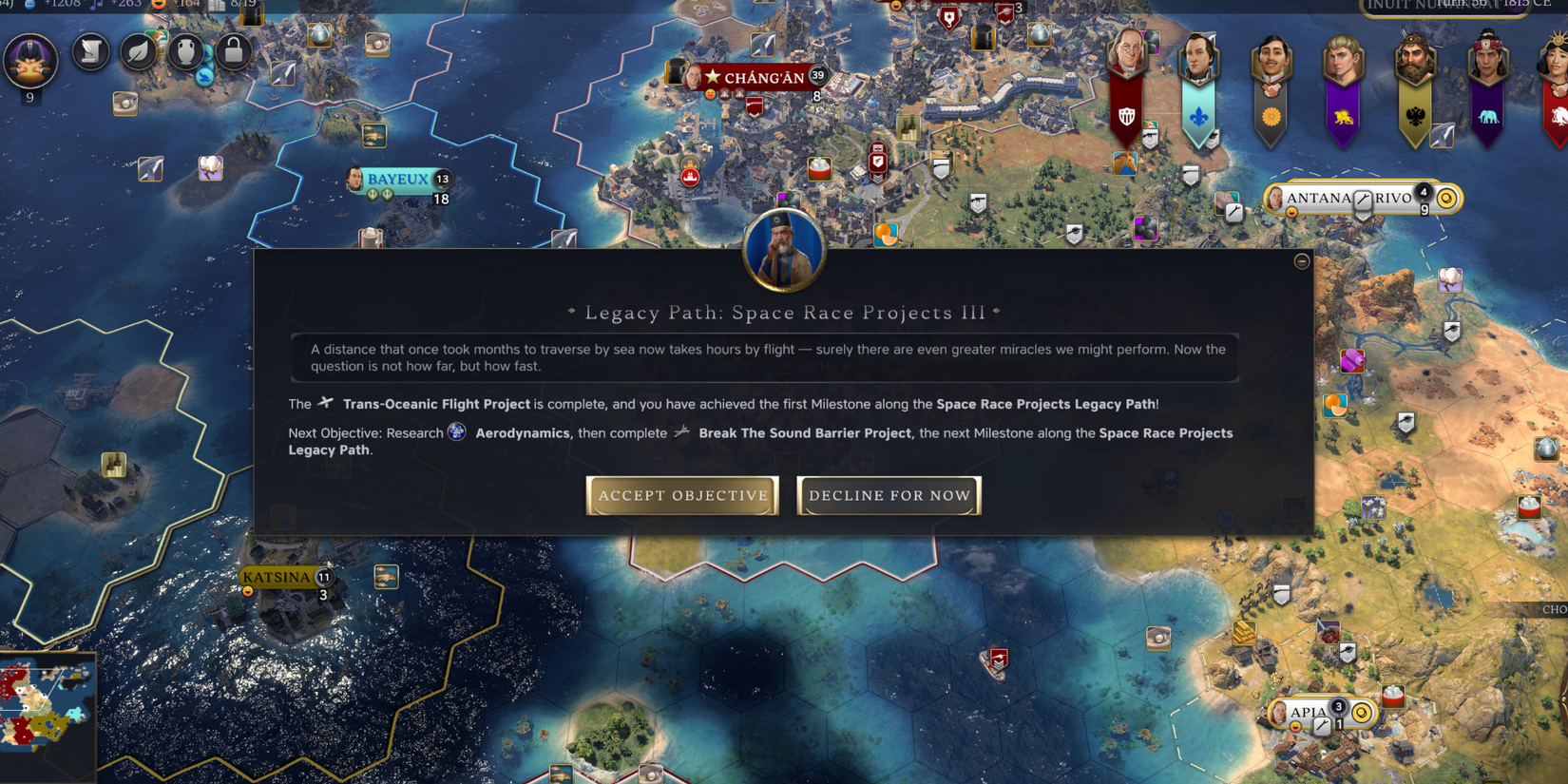
Task: Collapse the Space Race Projects dialog
Action: point(1301,261)
